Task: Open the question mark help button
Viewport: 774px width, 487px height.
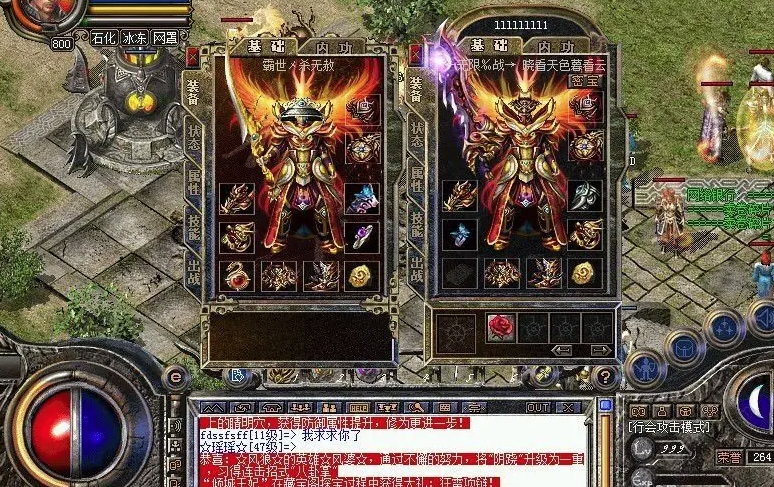Action: coord(604,377)
